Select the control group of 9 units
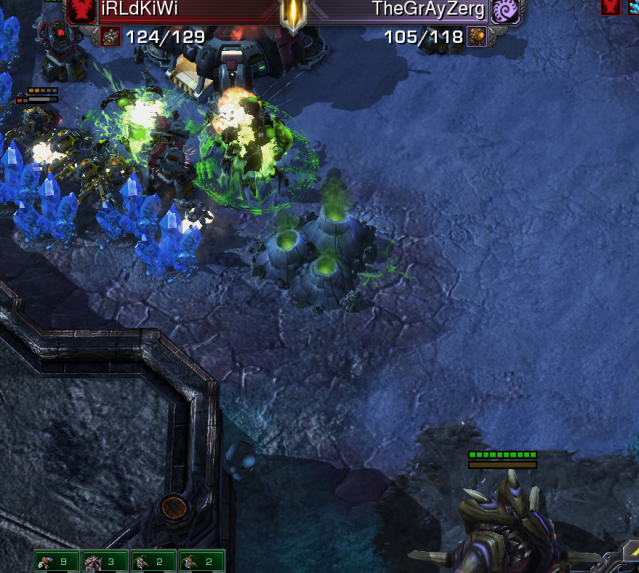The height and width of the screenshot is (573, 639). pos(57,562)
